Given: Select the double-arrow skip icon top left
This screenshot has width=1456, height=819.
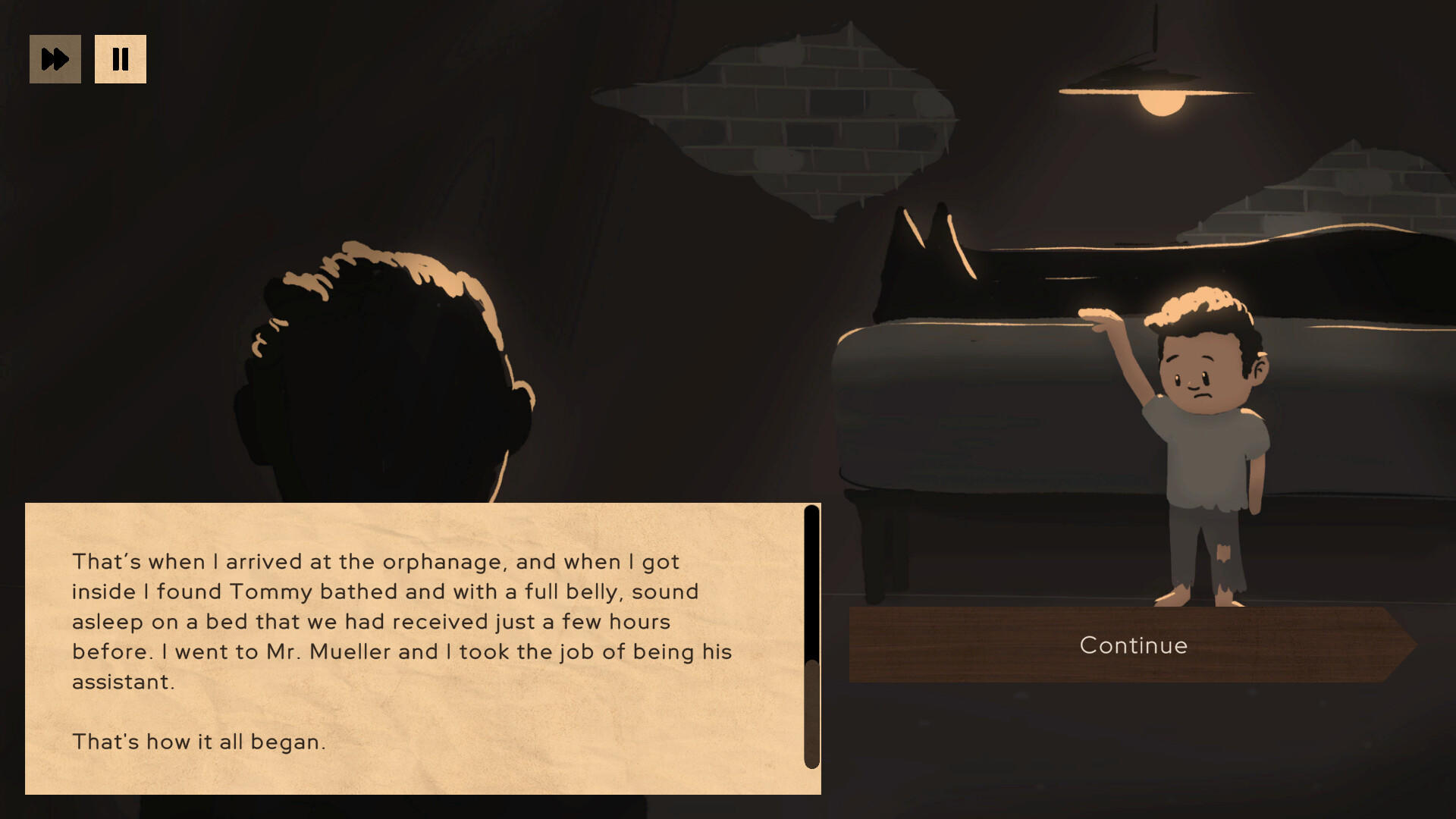Looking at the screenshot, I should [x=55, y=58].
